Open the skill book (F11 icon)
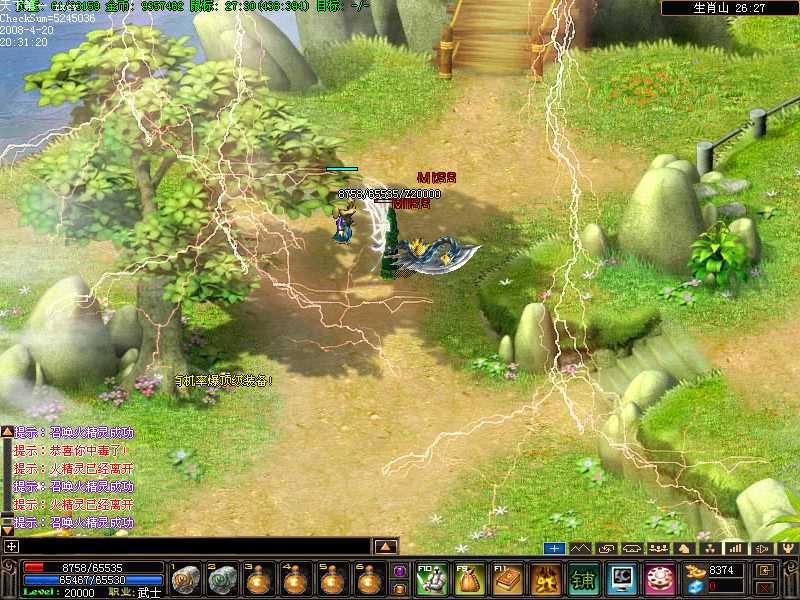Viewport: 800px width, 600px height. pos(508,579)
